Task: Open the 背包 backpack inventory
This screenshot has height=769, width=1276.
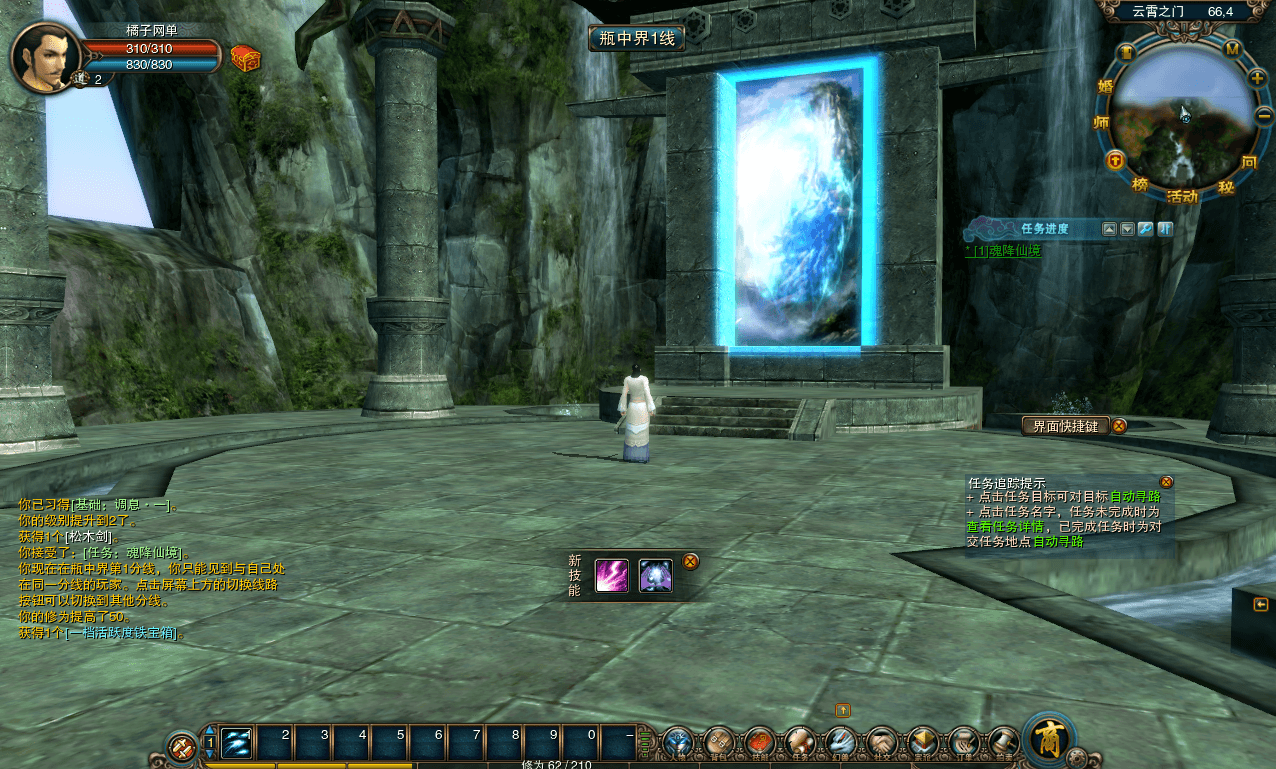Action: point(720,741)
